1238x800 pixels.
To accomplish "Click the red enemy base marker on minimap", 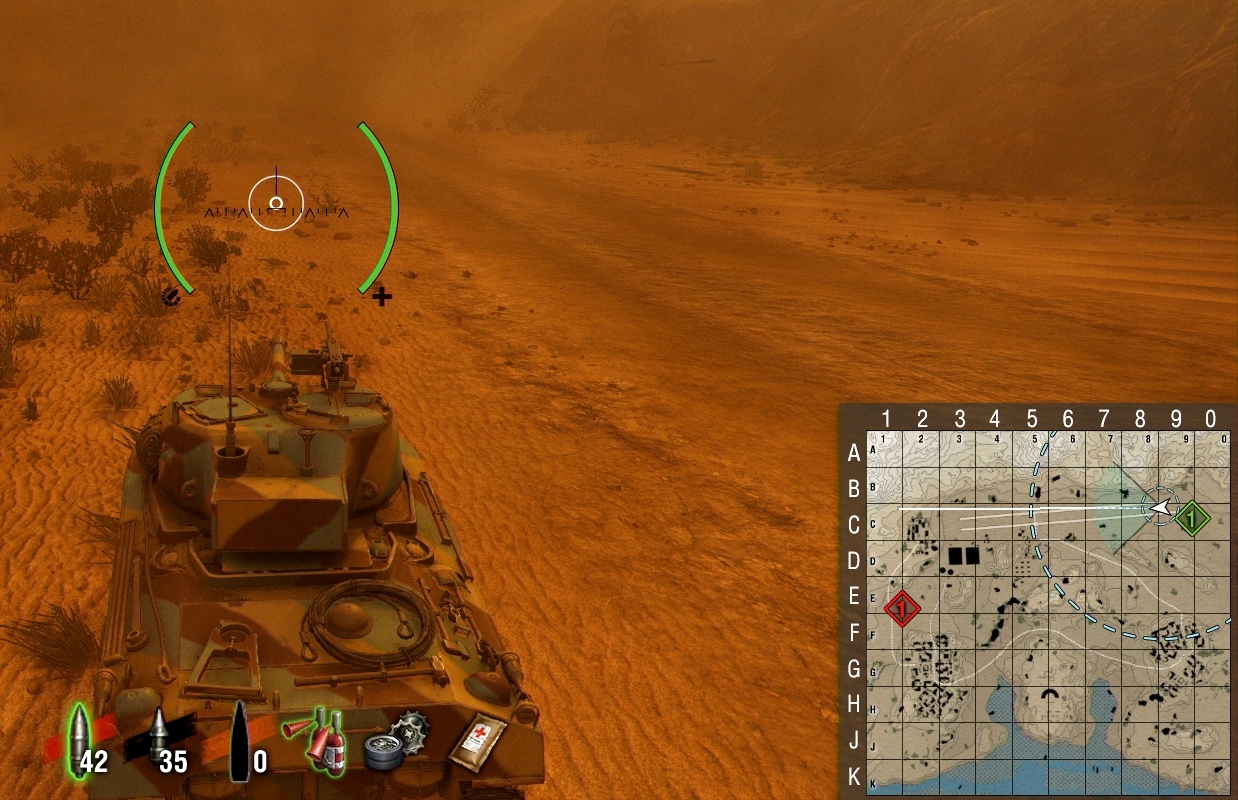I will 902,607.
